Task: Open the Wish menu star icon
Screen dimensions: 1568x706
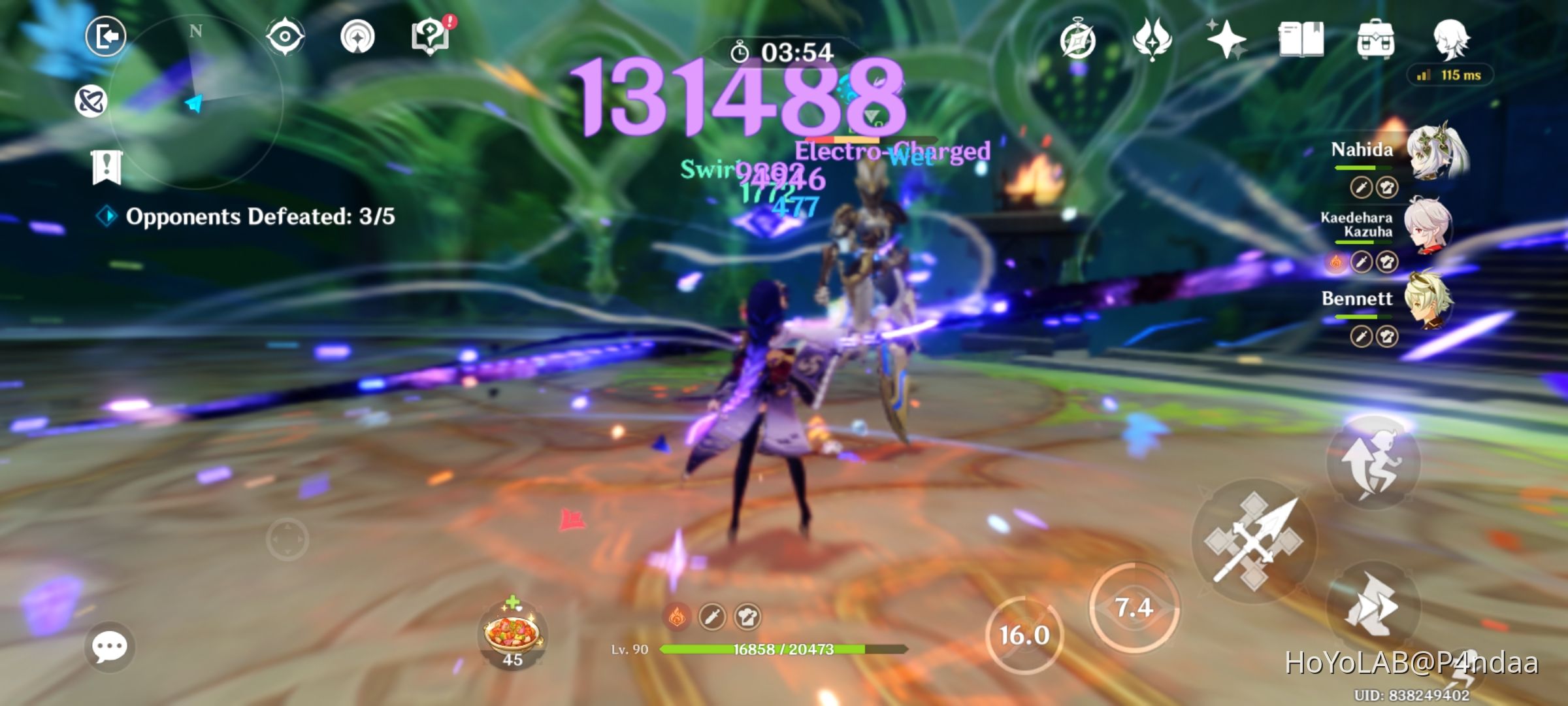Action: pos(1226,39)
